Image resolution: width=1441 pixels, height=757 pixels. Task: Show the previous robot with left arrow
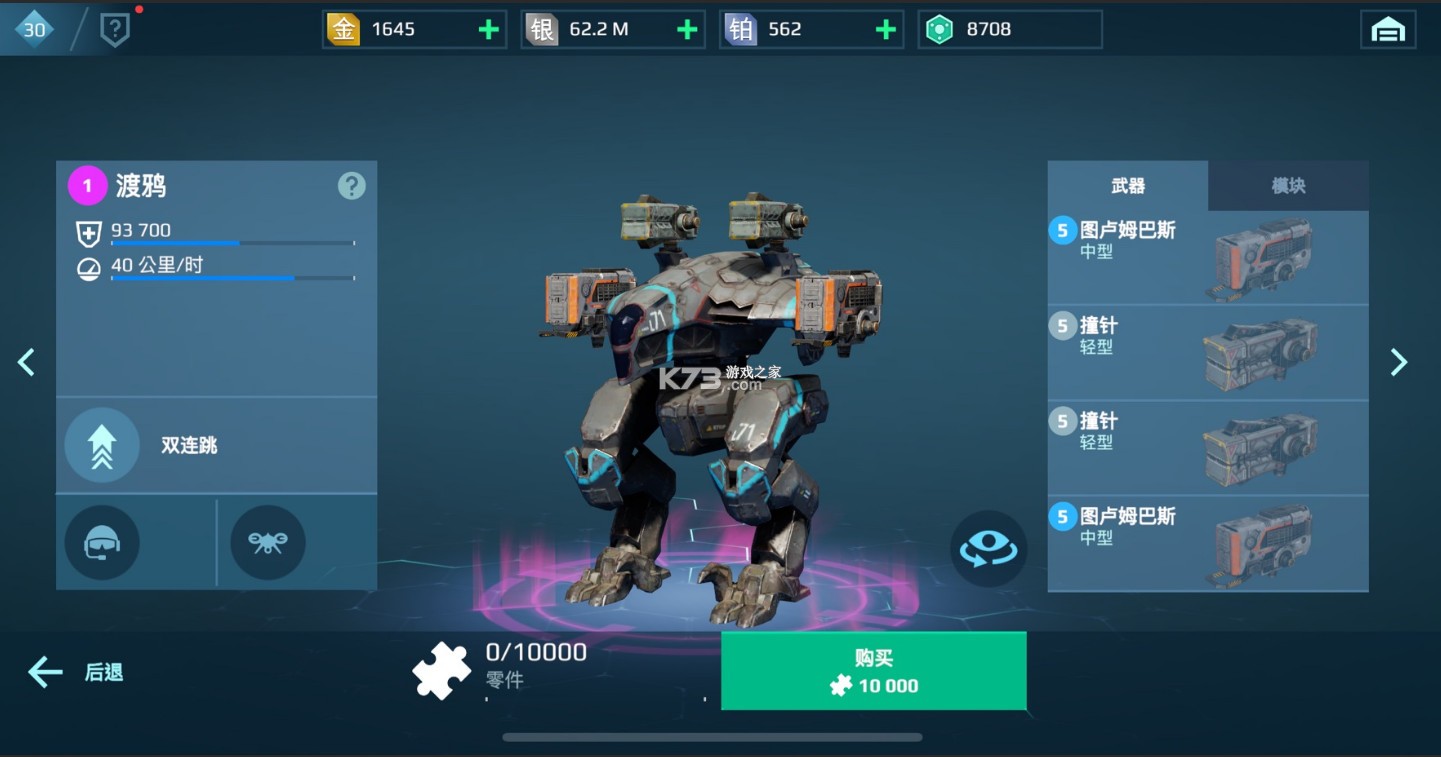[27, 362]
